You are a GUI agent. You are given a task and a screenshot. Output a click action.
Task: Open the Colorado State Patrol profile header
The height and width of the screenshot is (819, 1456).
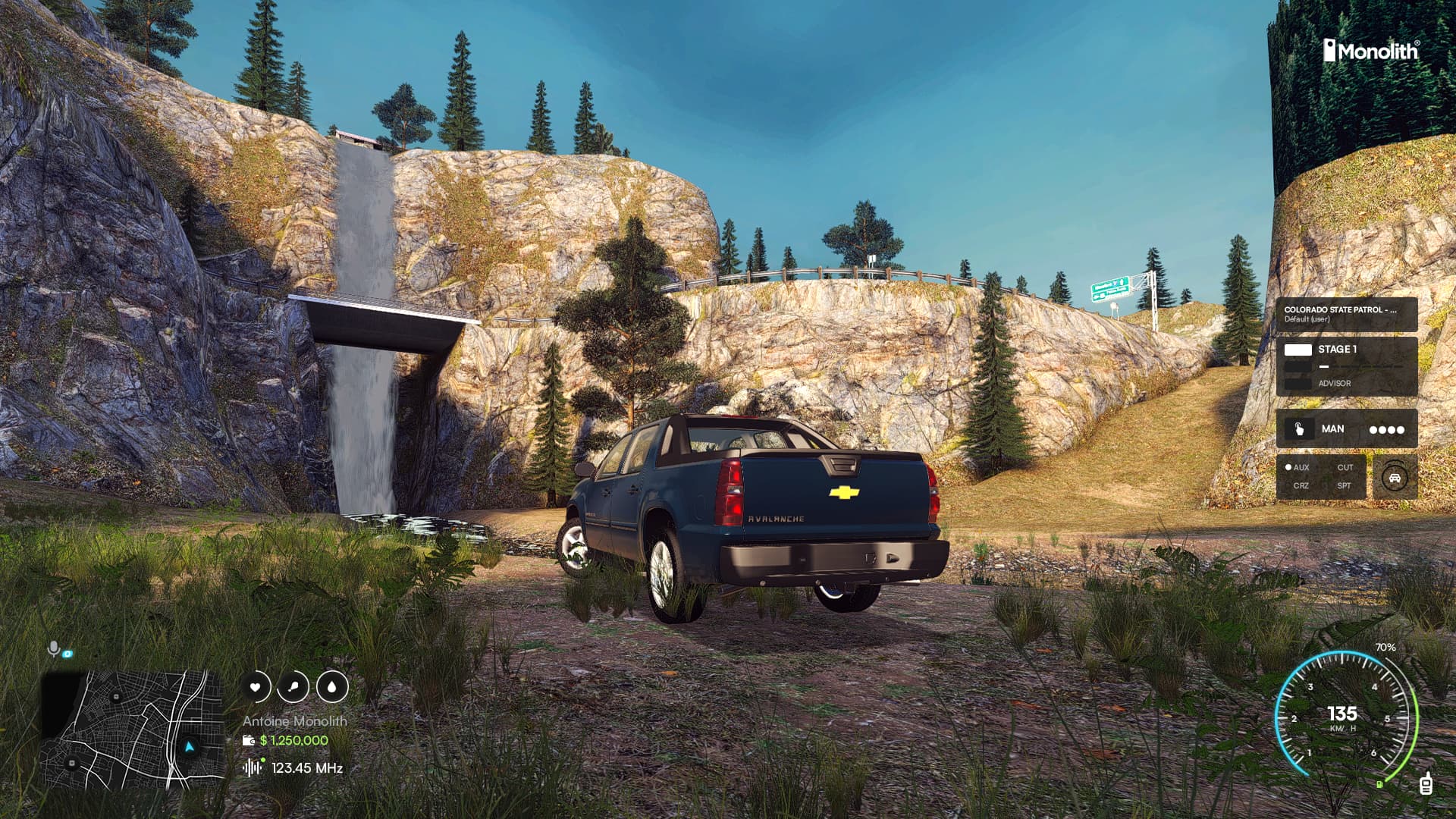point(1346,314)
